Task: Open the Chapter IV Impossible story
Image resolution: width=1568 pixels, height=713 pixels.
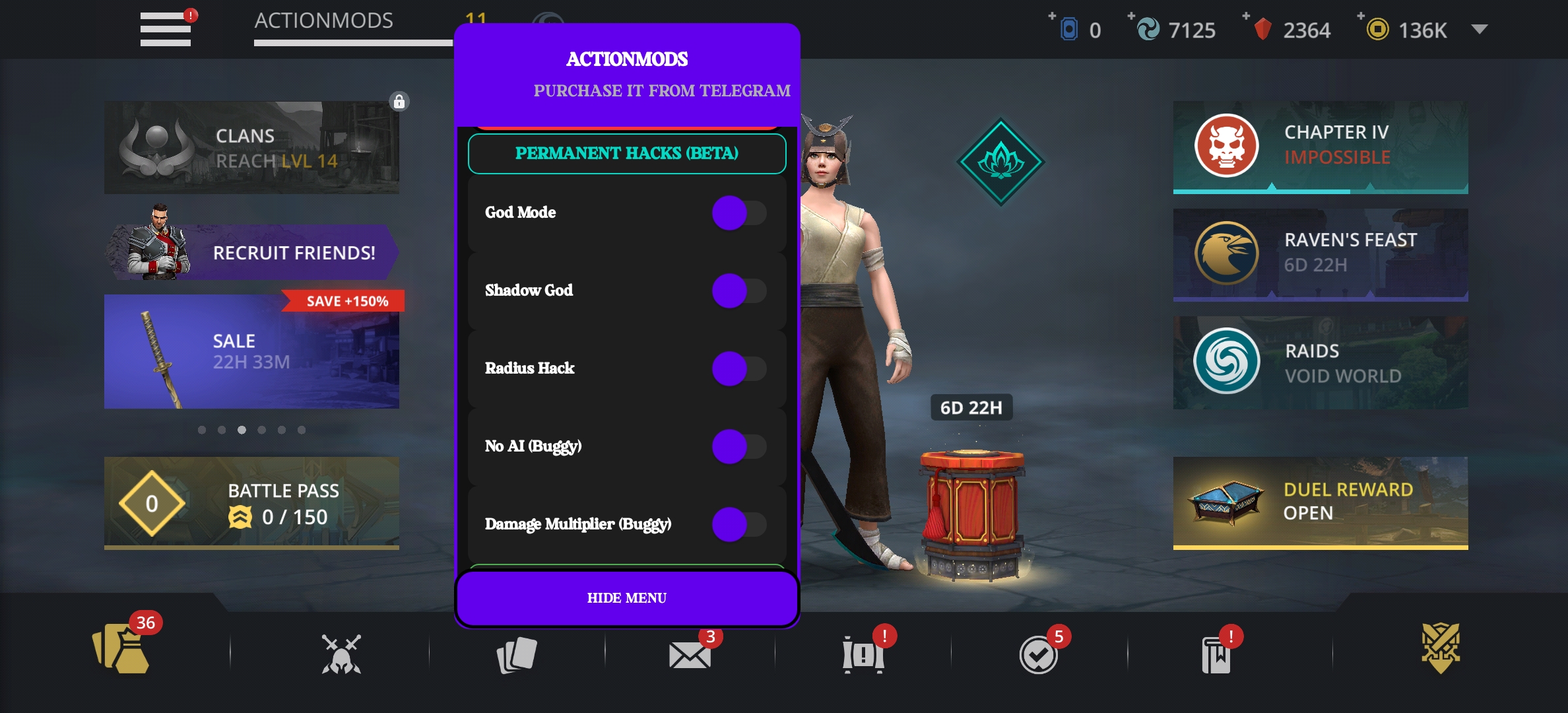Action: click(x=1320, y=147)
